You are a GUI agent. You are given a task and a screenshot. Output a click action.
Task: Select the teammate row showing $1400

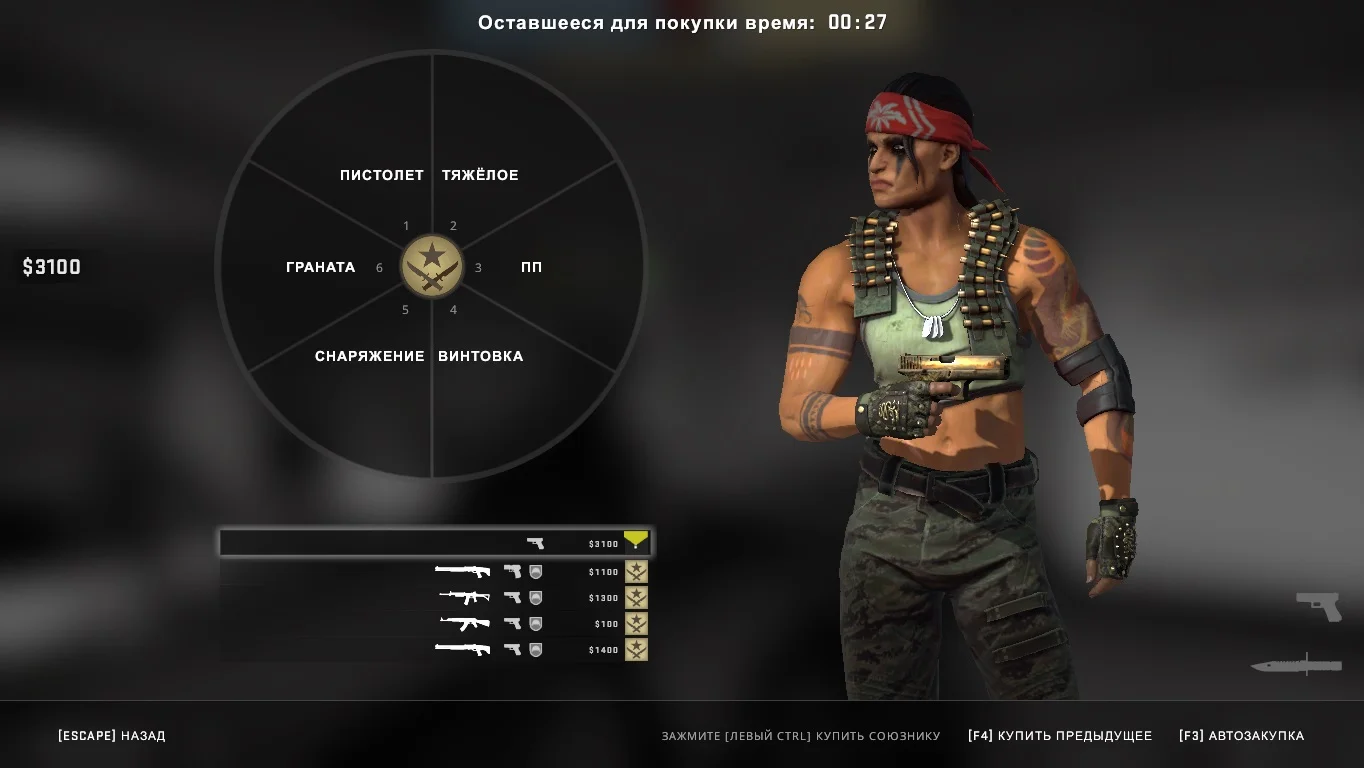435,650
